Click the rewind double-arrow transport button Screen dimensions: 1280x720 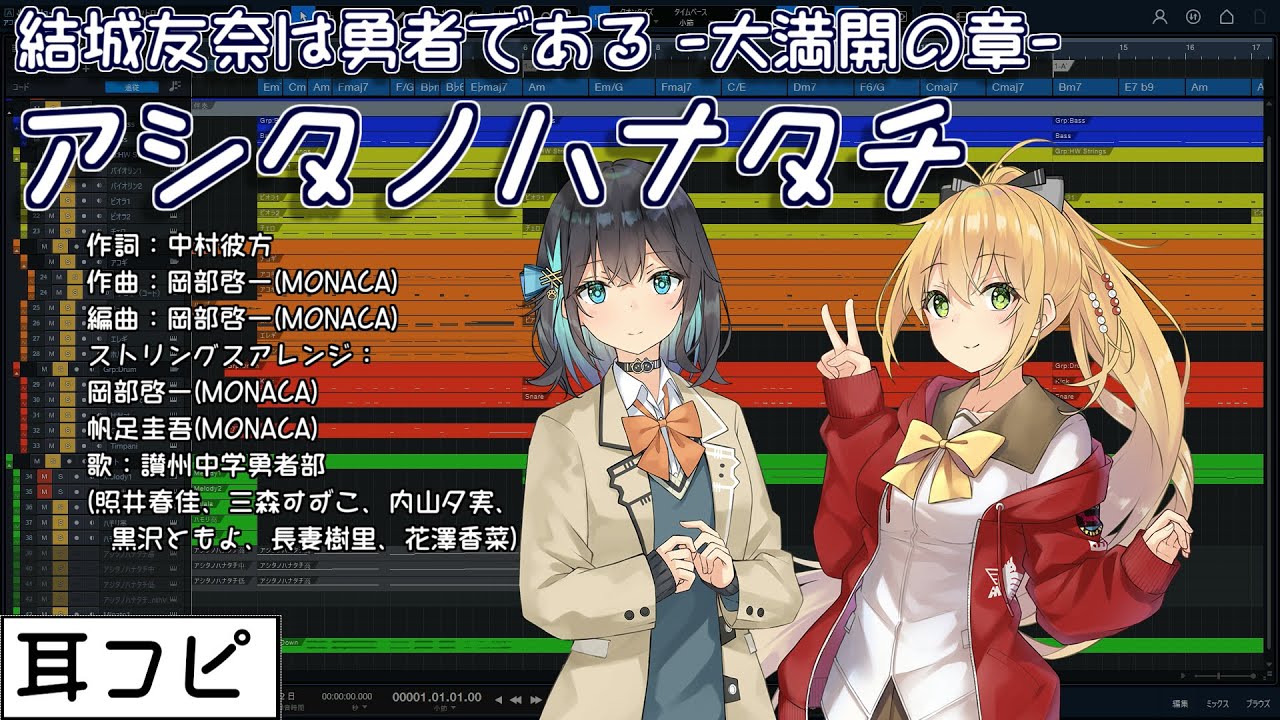click(x=516, y=699)
